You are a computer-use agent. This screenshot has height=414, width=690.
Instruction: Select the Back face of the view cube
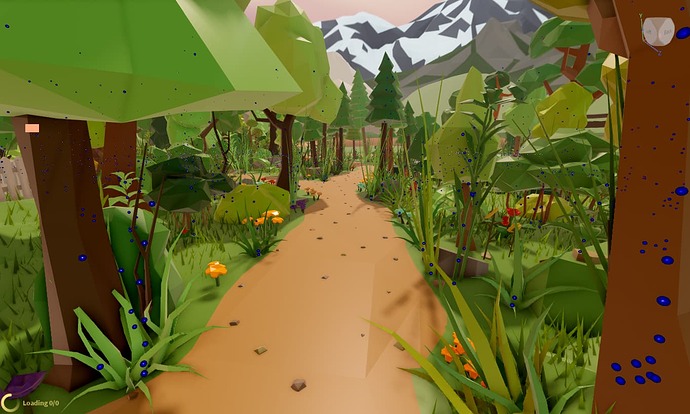tap(666, 30)
